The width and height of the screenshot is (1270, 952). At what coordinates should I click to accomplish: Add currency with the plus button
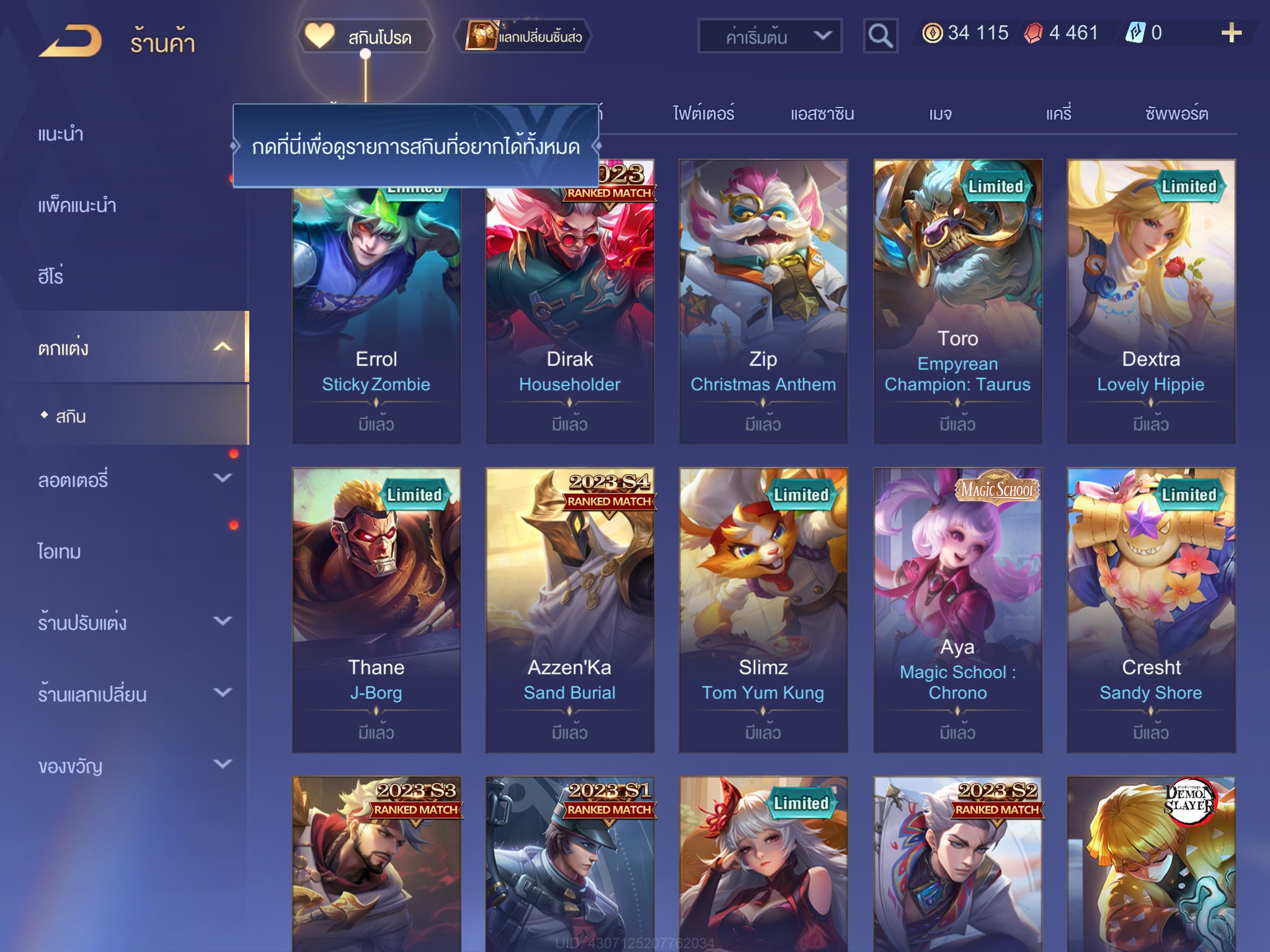coord(1231,33)
